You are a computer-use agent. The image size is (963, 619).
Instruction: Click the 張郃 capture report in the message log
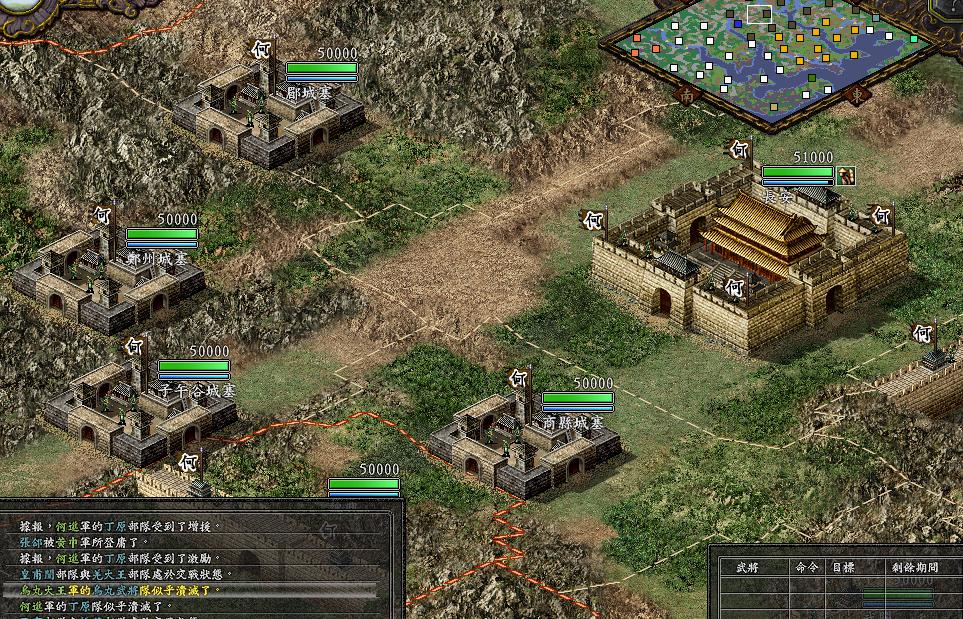(x=82, y=541)
